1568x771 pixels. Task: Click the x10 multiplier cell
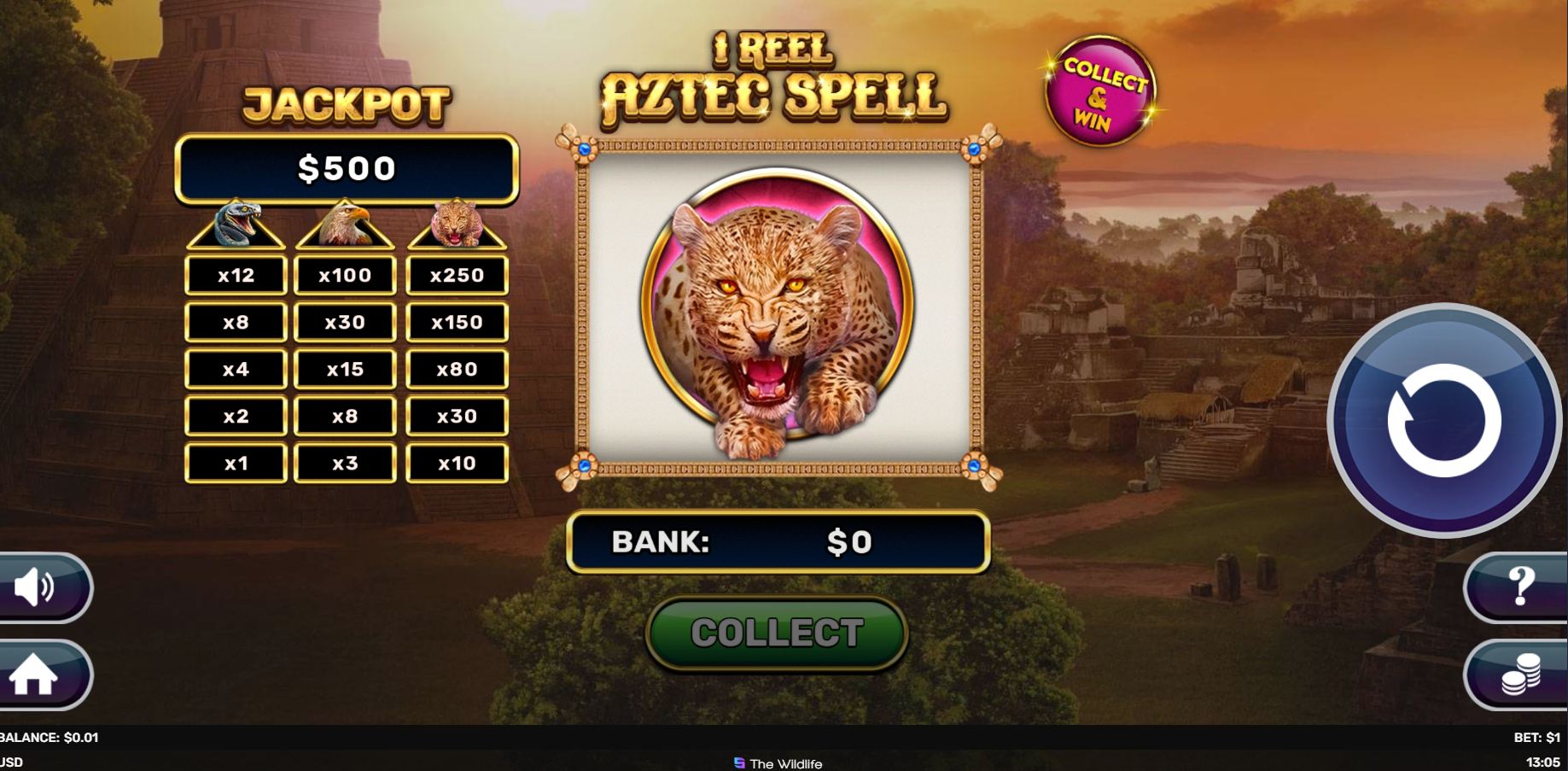[x=458, y=463]
